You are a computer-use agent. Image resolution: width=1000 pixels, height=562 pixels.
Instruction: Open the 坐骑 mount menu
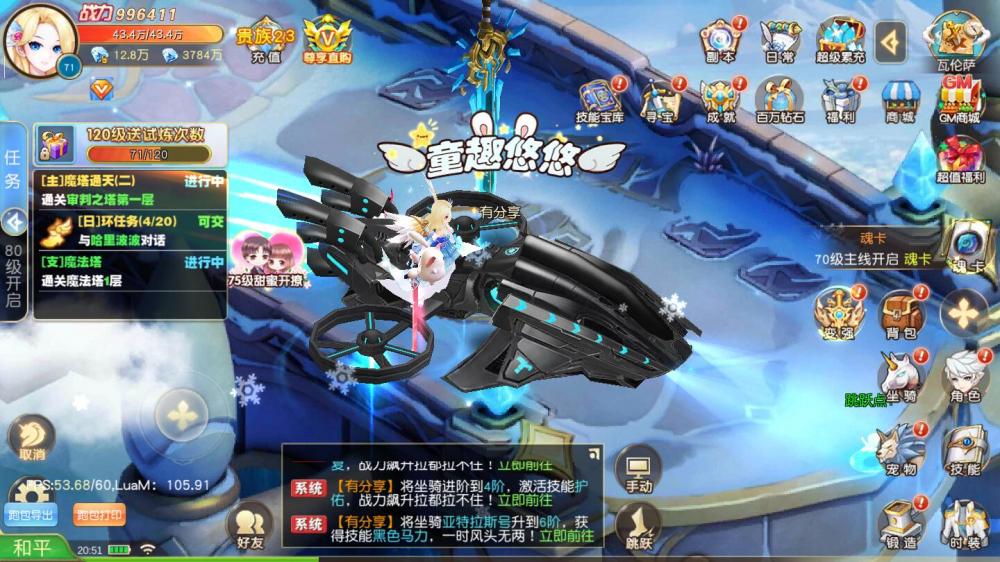click(898, 377)
